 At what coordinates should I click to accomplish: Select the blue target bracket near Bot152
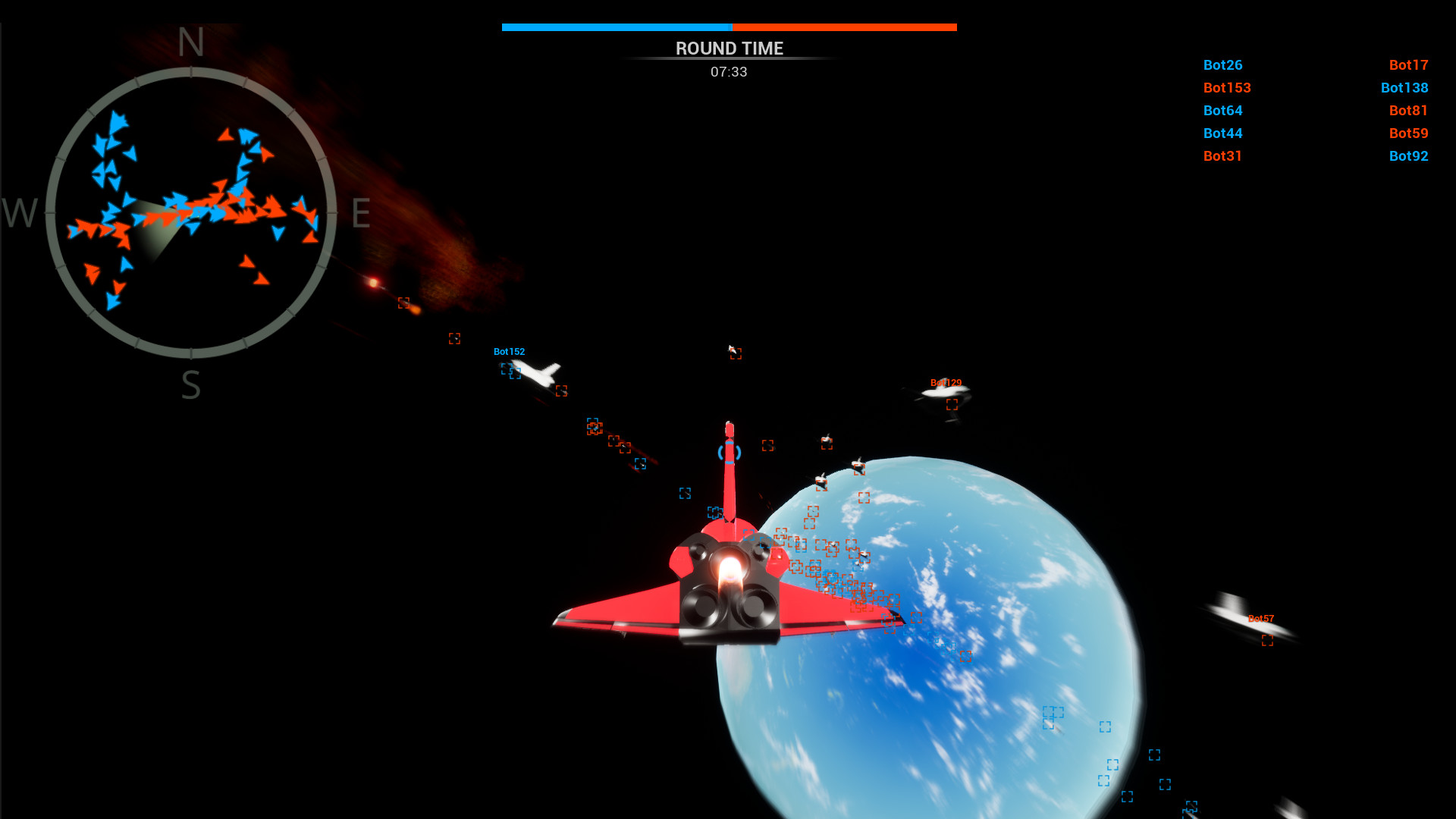click(507, 368)
